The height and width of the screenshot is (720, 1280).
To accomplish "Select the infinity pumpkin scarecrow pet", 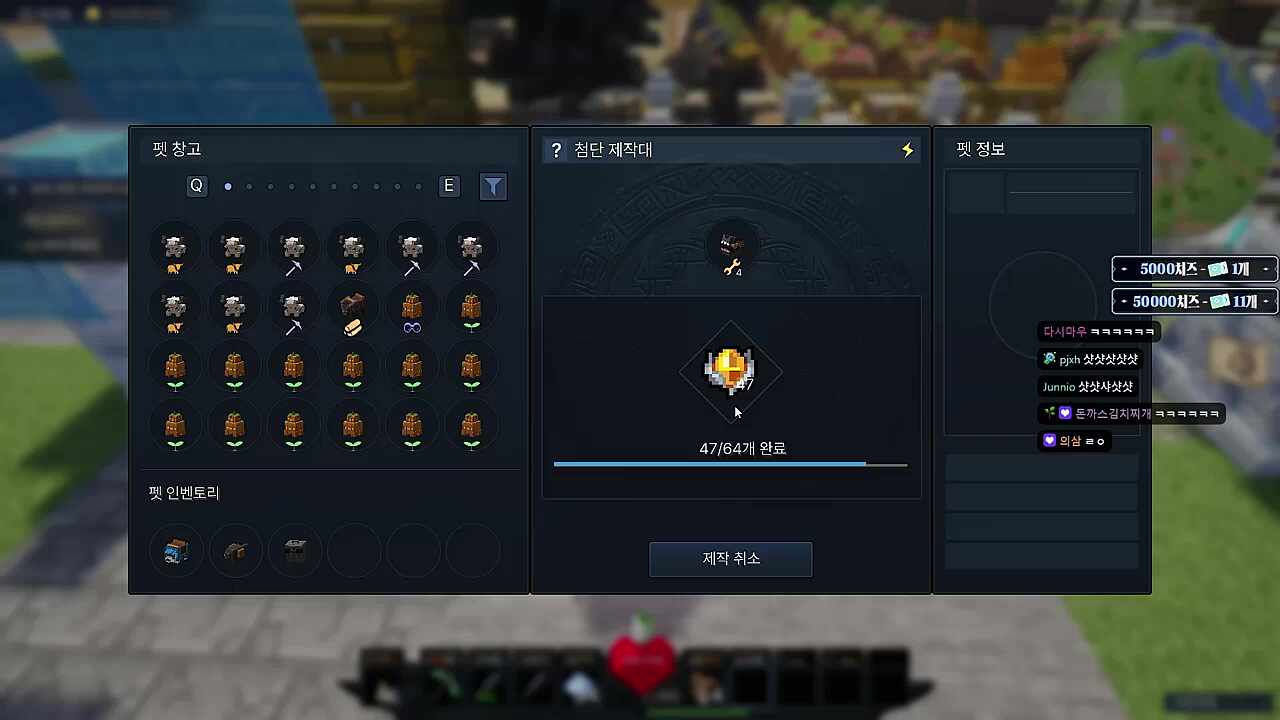I will [x=411, y=309].
